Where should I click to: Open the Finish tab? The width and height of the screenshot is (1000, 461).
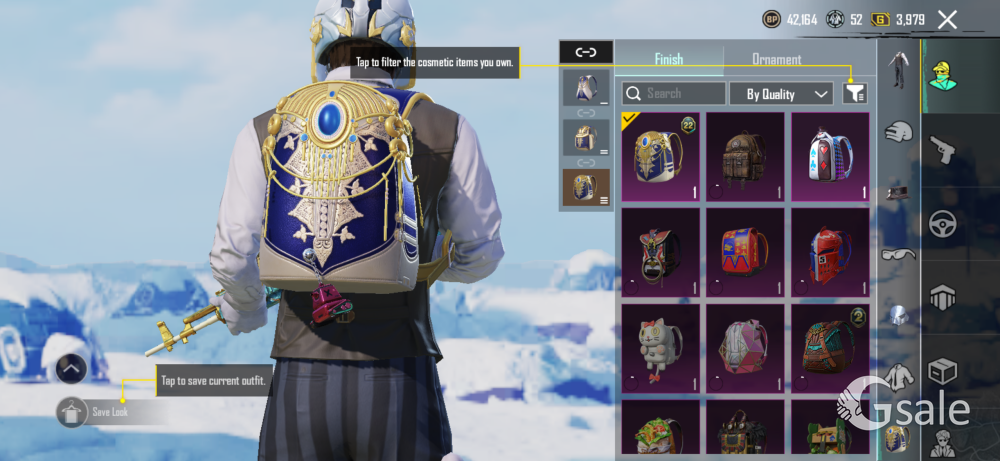(x=668, y=59)
